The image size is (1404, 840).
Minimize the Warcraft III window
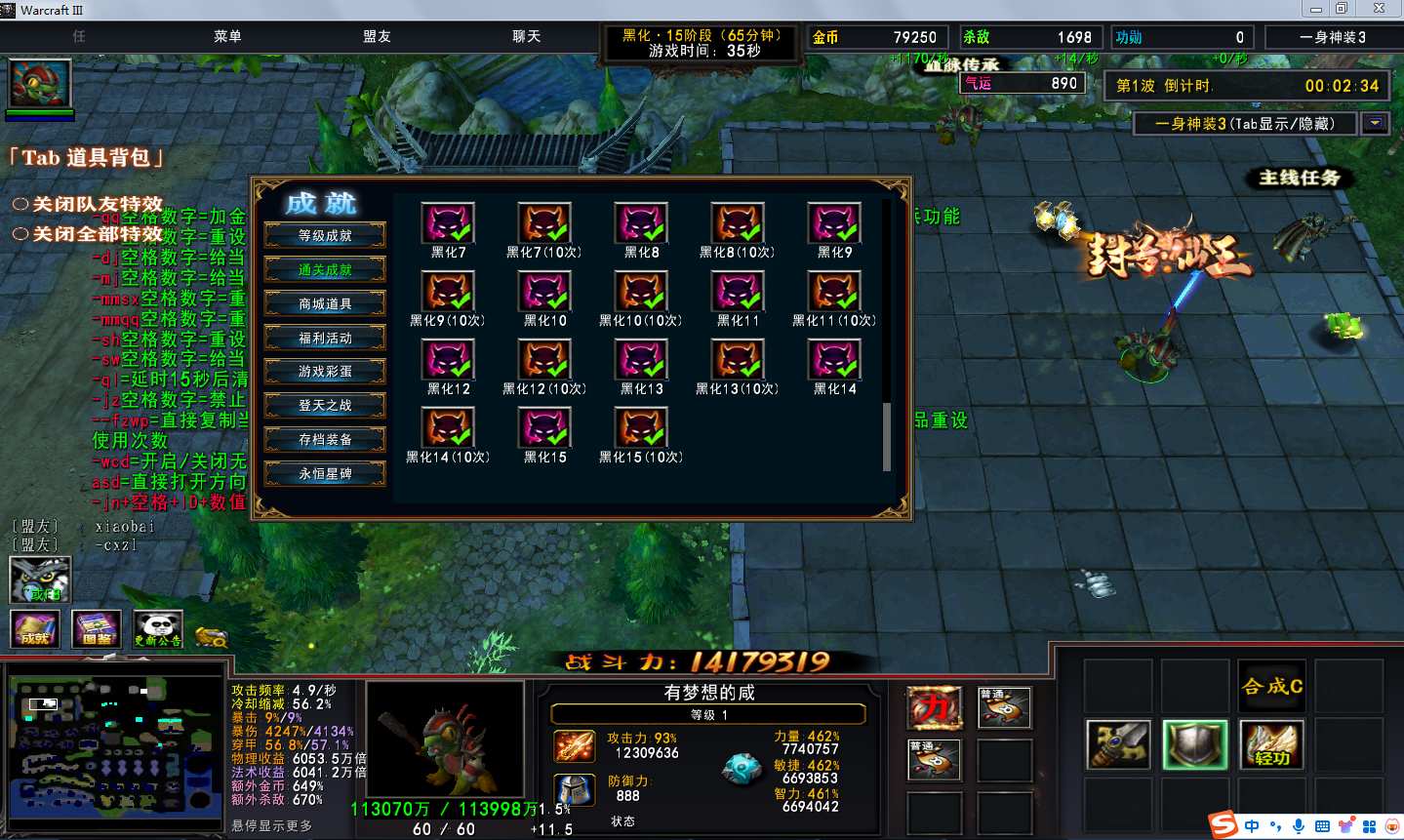pos(1315,9)
